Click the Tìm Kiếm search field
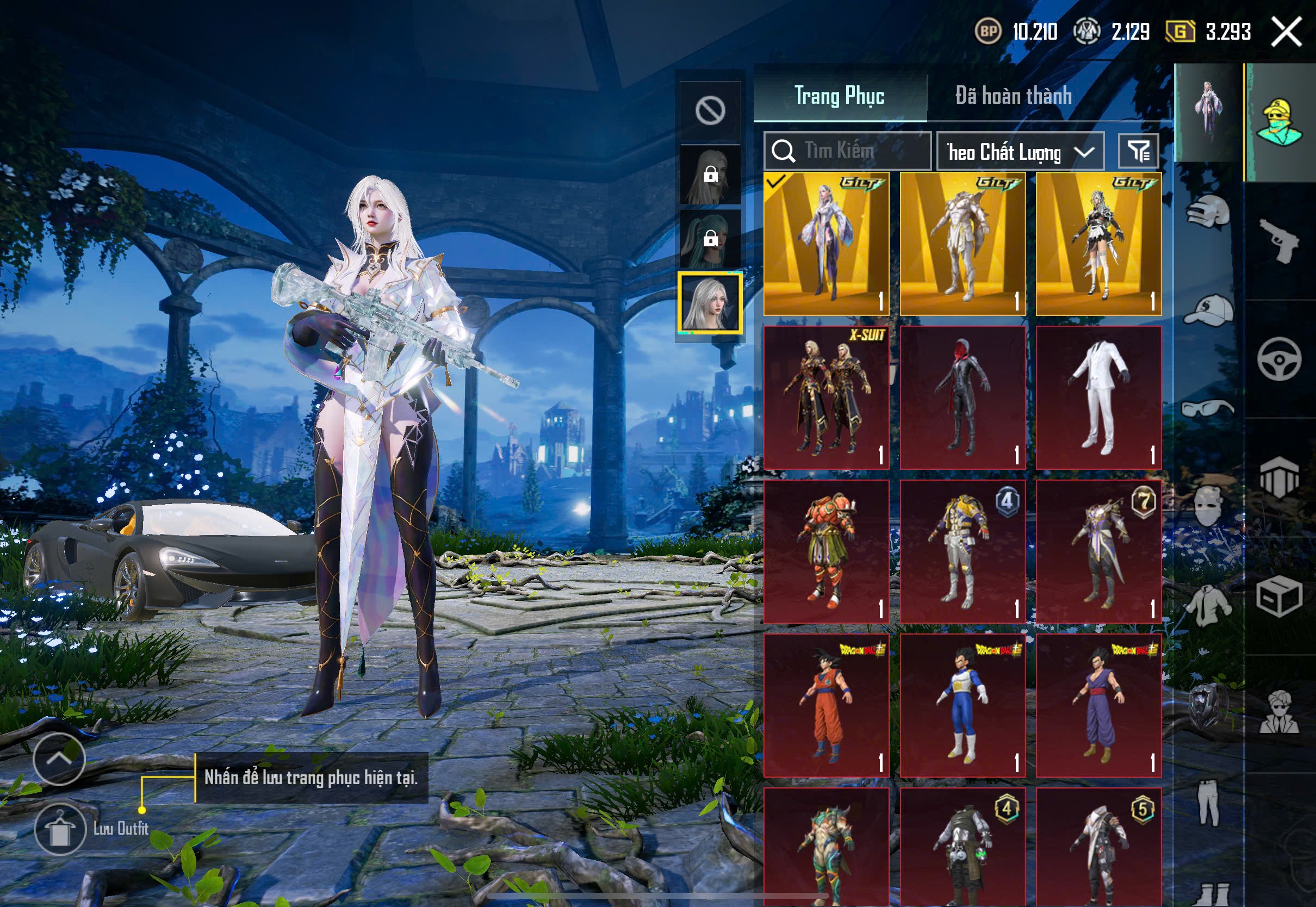Screen dimensions: 1316x907 (x=848, y=151)
